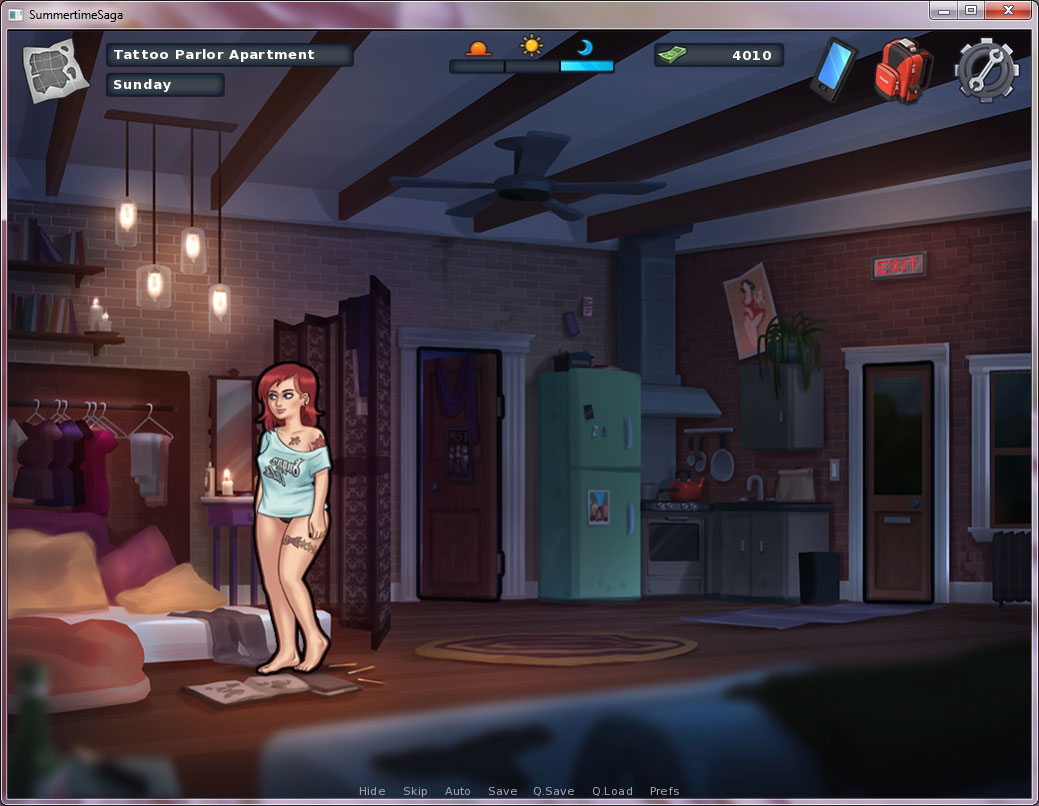Open the Prefs preferences menu
The width and height of the screenshot is (1039, 806).
(x=665, y=791)
